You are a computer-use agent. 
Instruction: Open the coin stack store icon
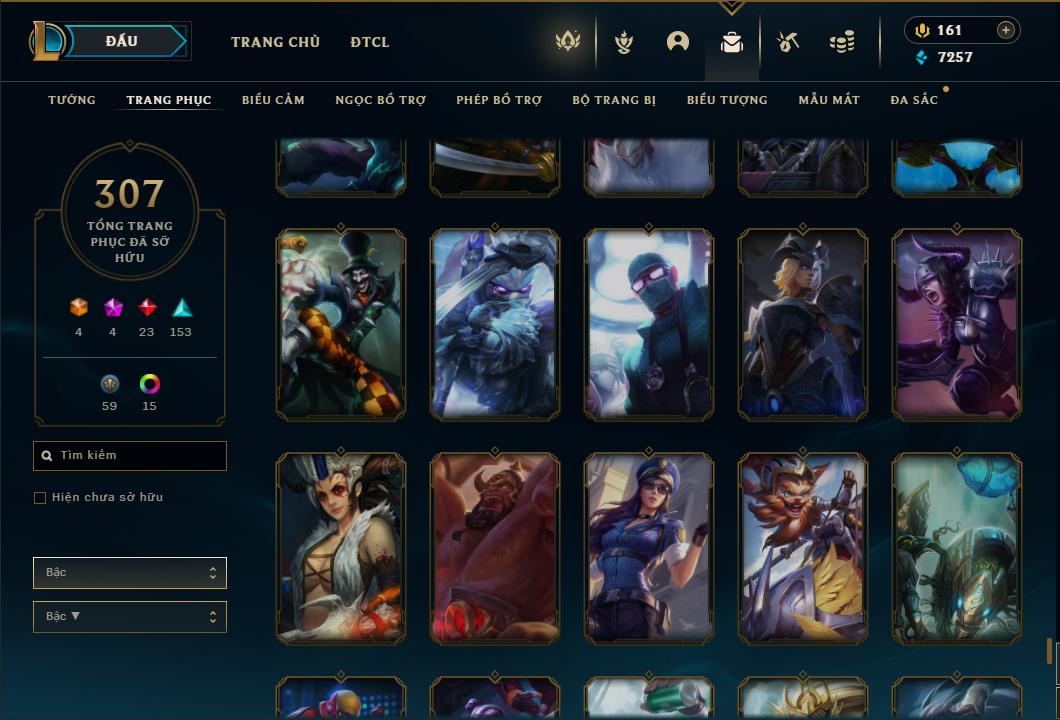(842, 42)
